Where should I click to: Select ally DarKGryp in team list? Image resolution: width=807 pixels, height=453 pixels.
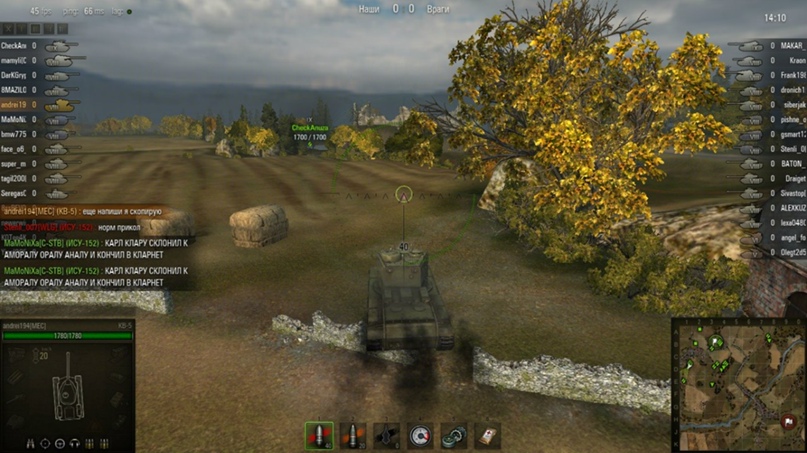click(x=14, y=75)
